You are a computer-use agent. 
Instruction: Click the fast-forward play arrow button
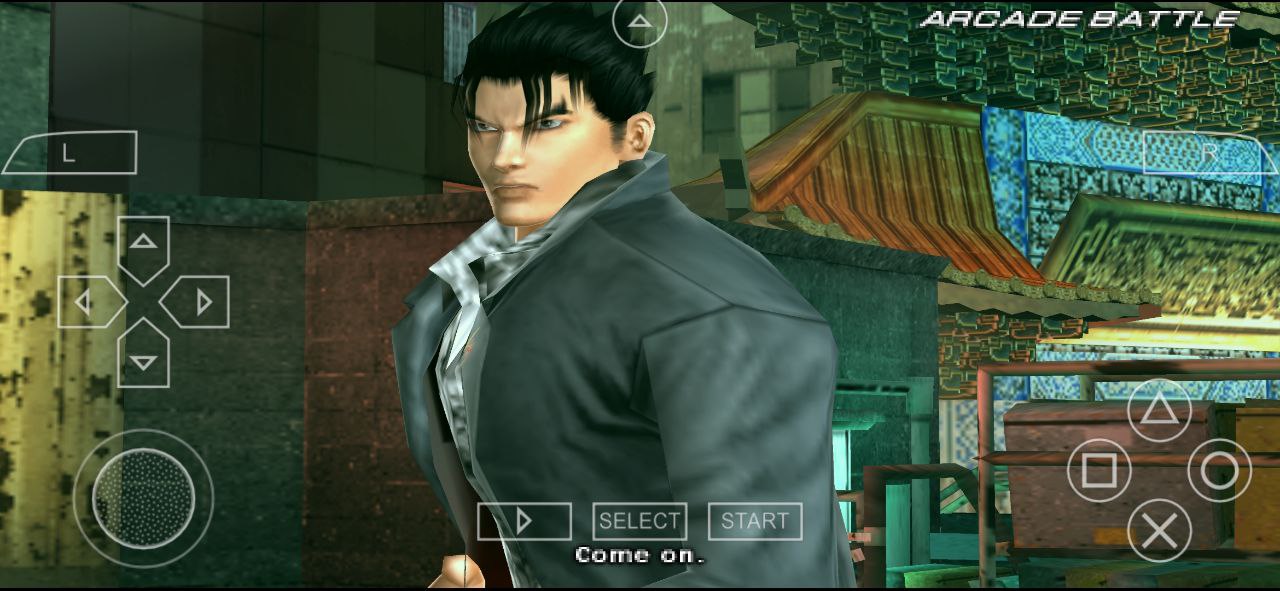tap(524, 521)
